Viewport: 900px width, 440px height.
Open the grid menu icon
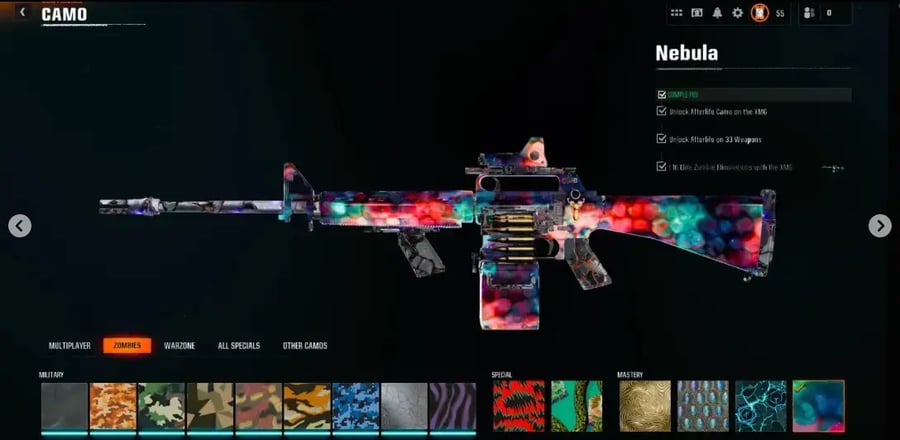point(676,13)
